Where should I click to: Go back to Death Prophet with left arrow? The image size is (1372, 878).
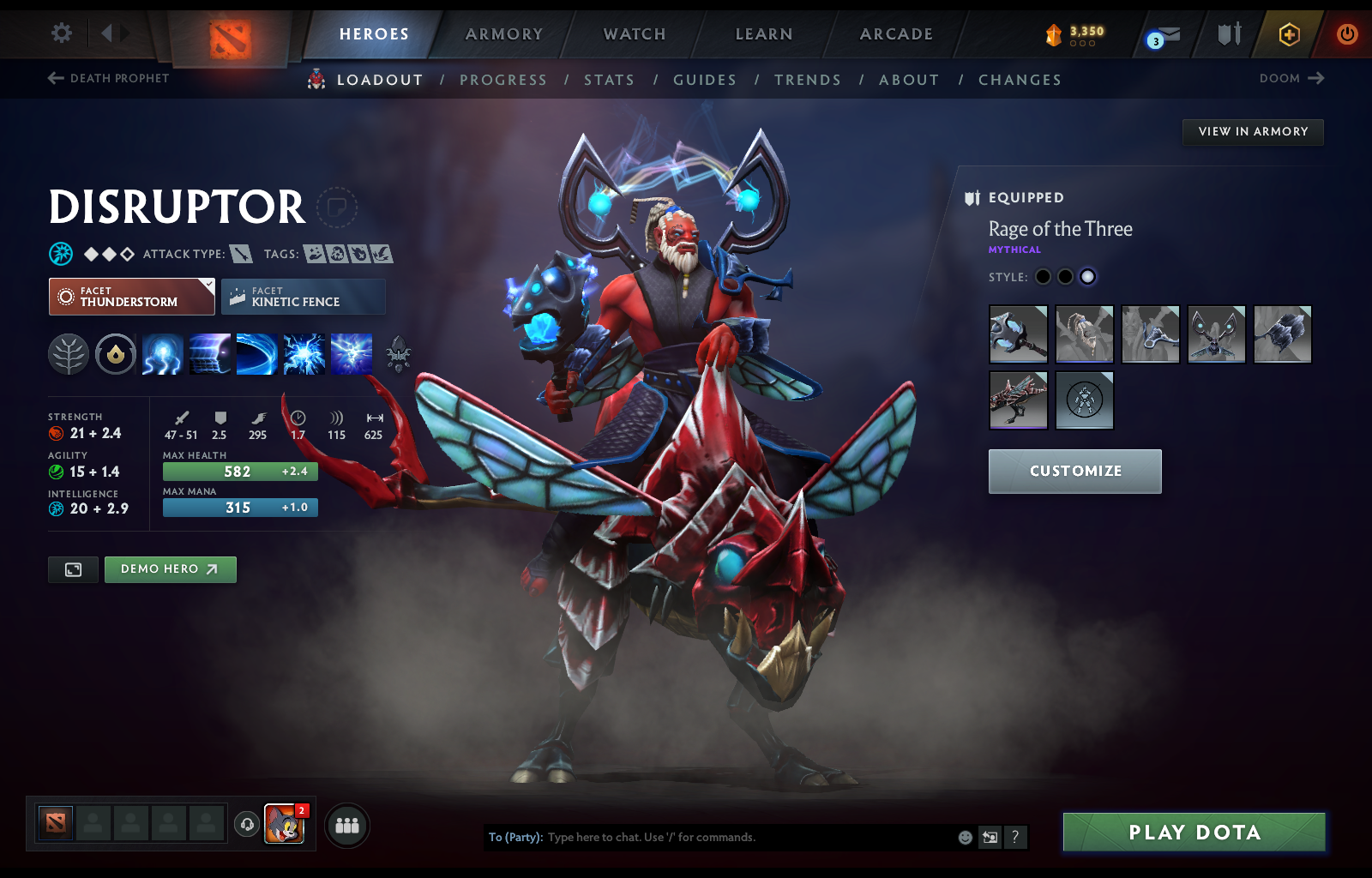click(x=53, y=78)
